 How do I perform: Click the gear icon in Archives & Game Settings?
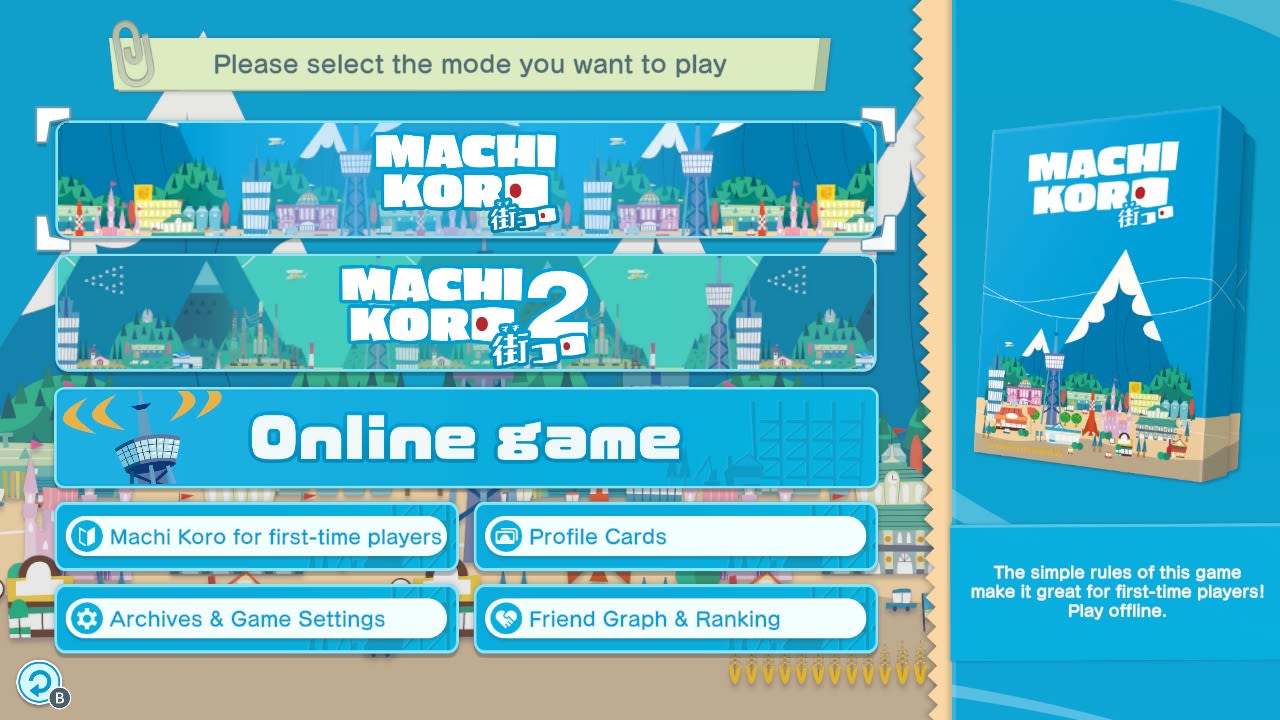tap(85, 619)
